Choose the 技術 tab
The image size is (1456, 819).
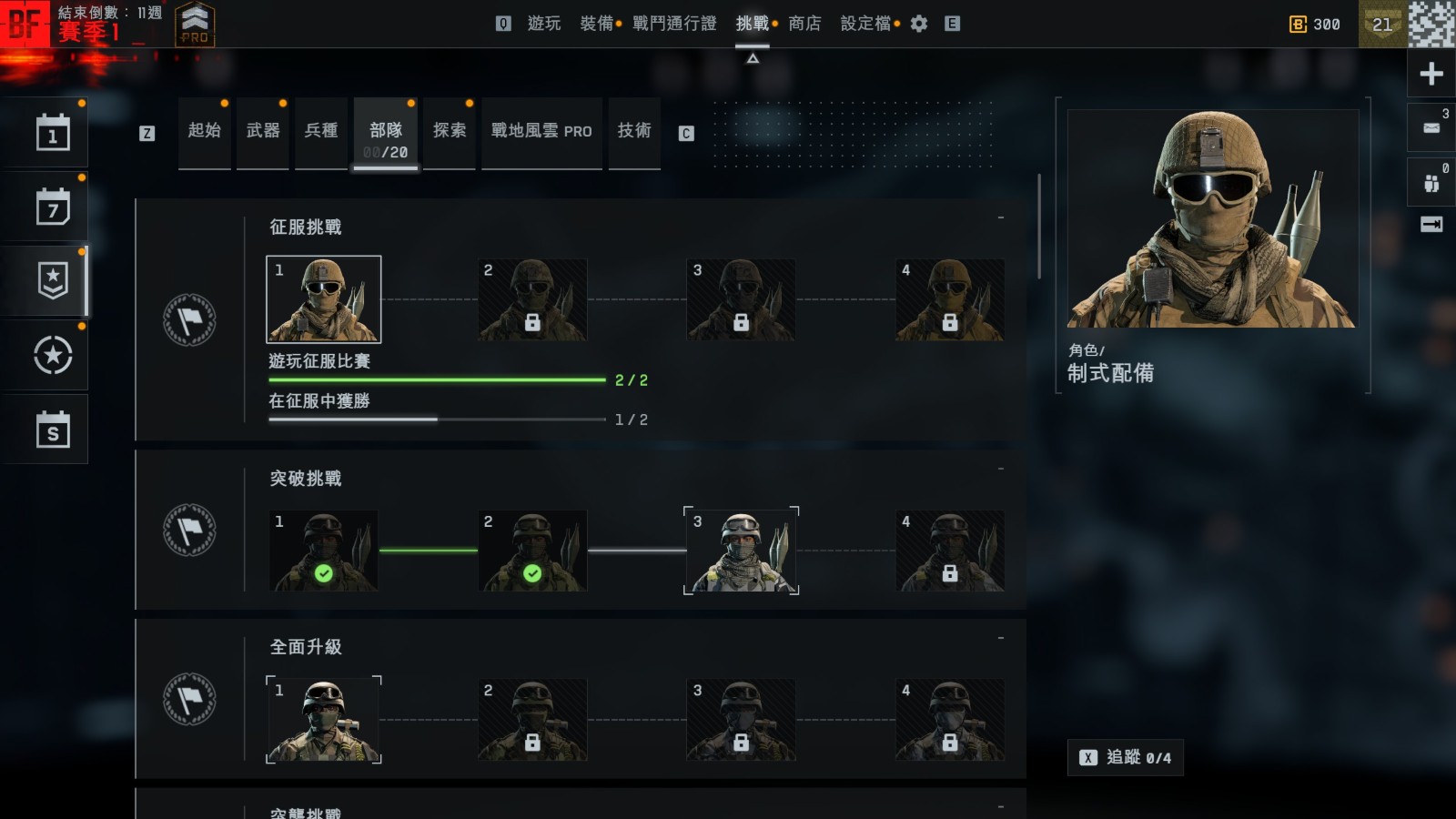(x=634, y=132)
